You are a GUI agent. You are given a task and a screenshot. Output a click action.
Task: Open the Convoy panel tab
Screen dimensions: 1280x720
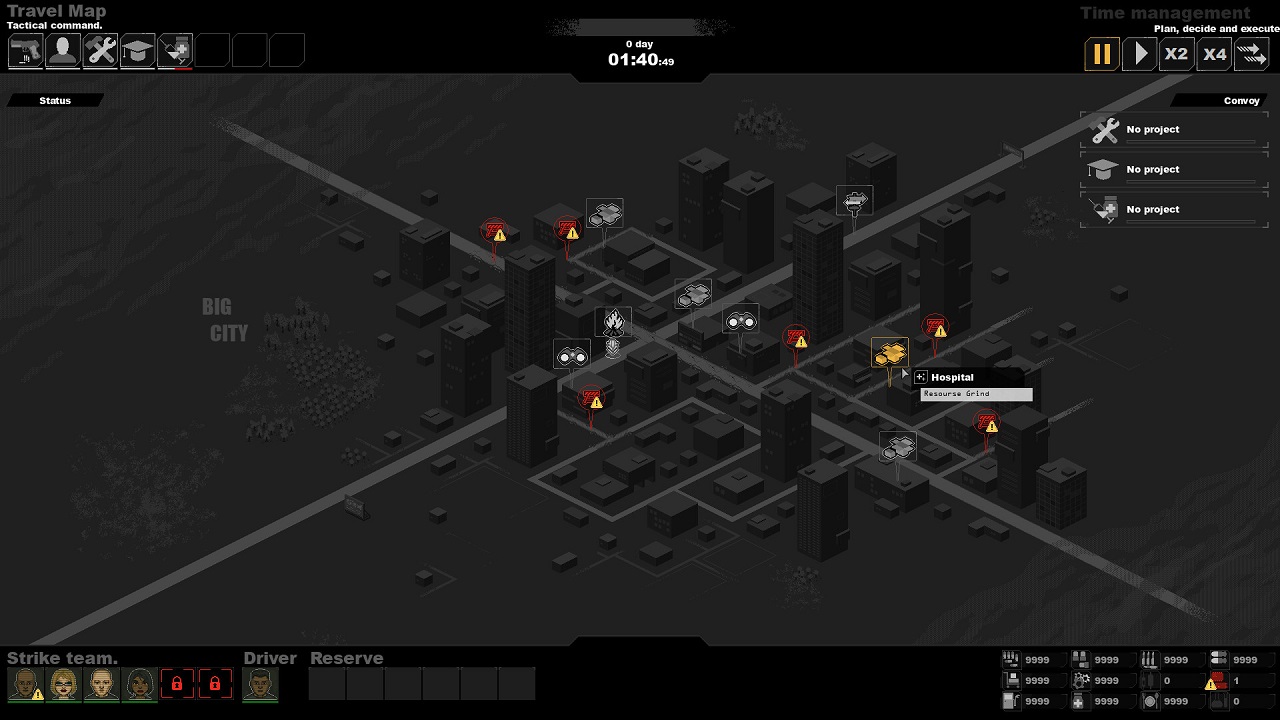1242,100
